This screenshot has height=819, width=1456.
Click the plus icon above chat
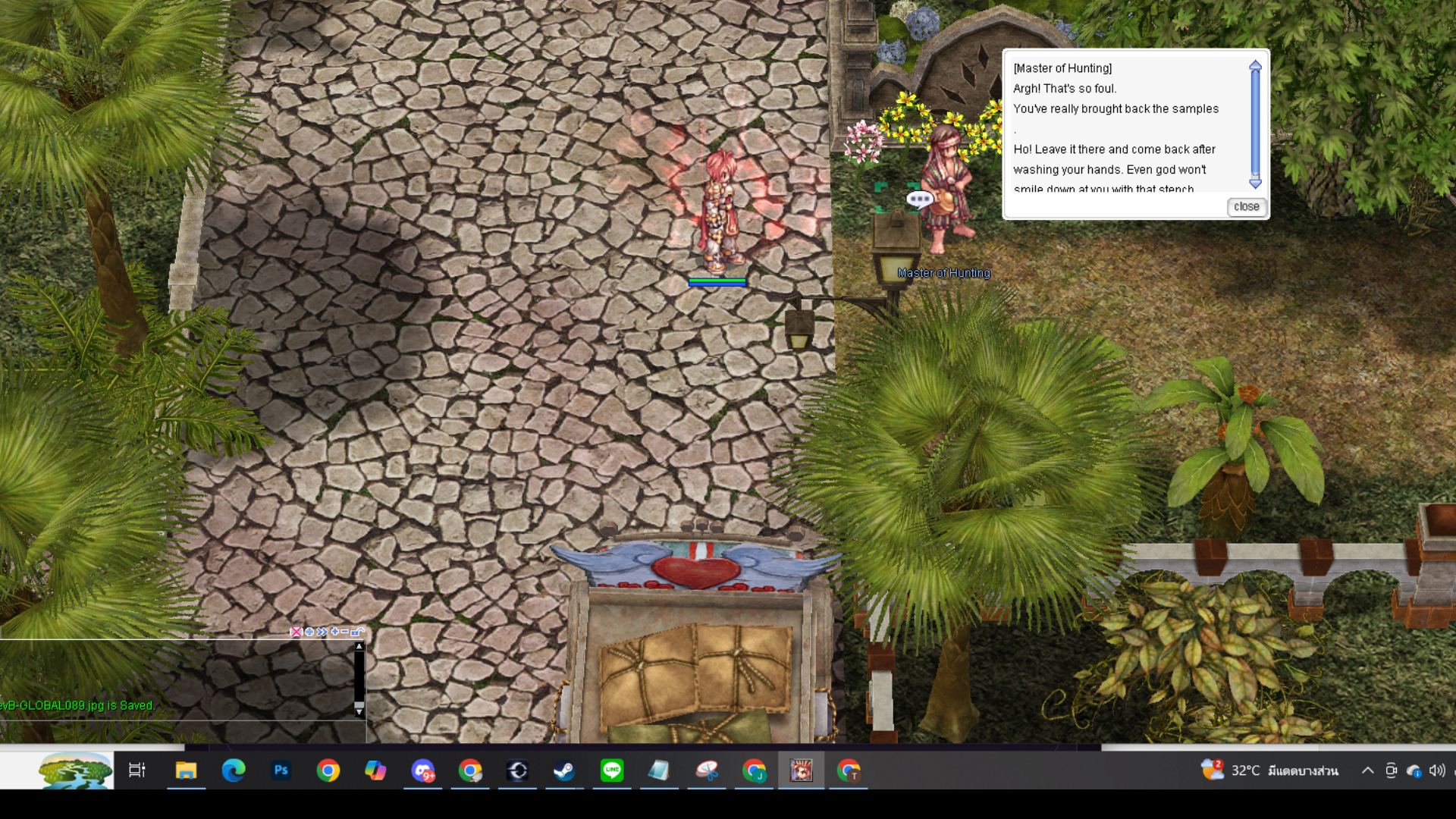click(334, 632)
